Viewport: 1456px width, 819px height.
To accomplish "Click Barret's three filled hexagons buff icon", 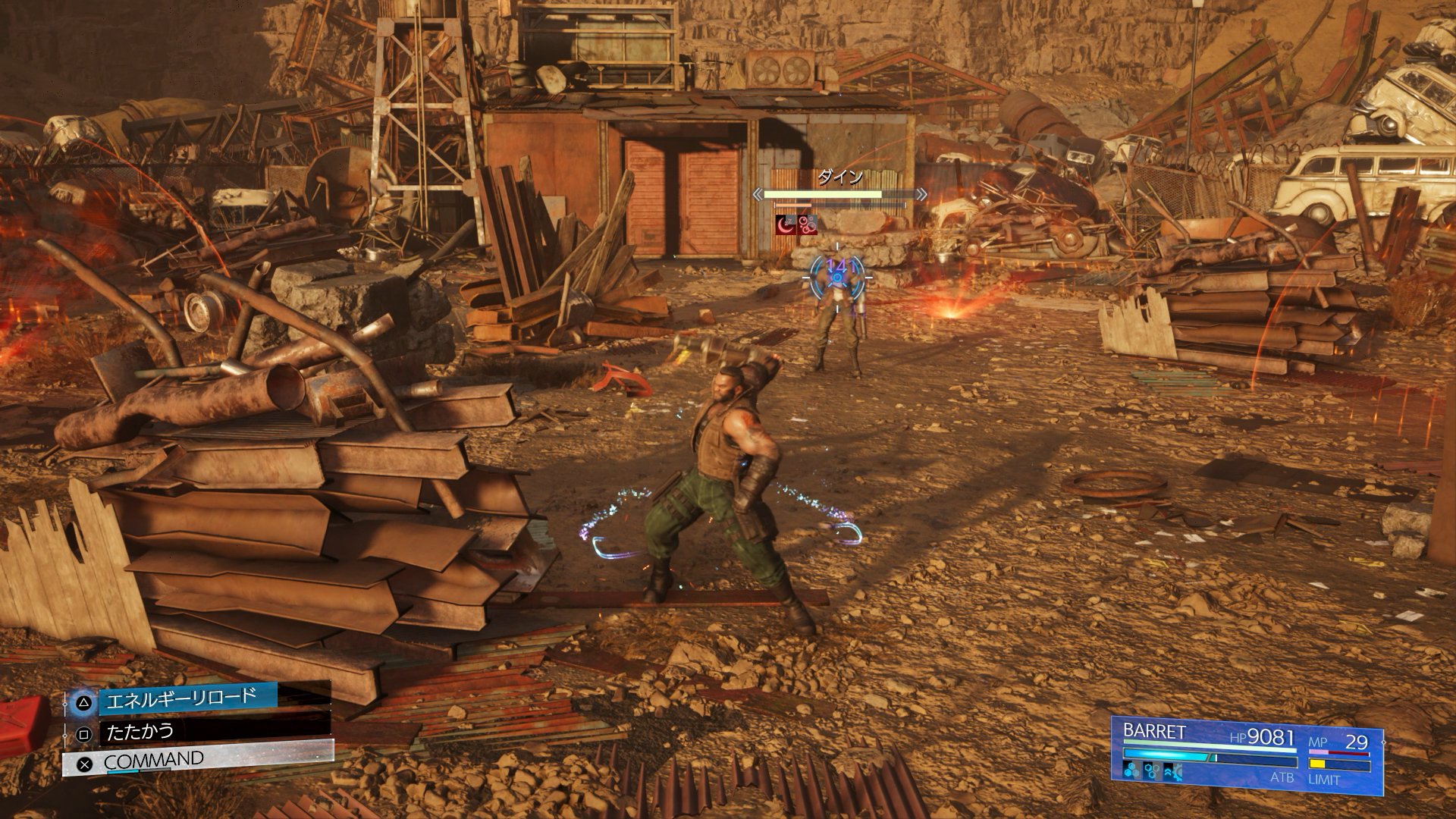I will (x=1131, y=772).
